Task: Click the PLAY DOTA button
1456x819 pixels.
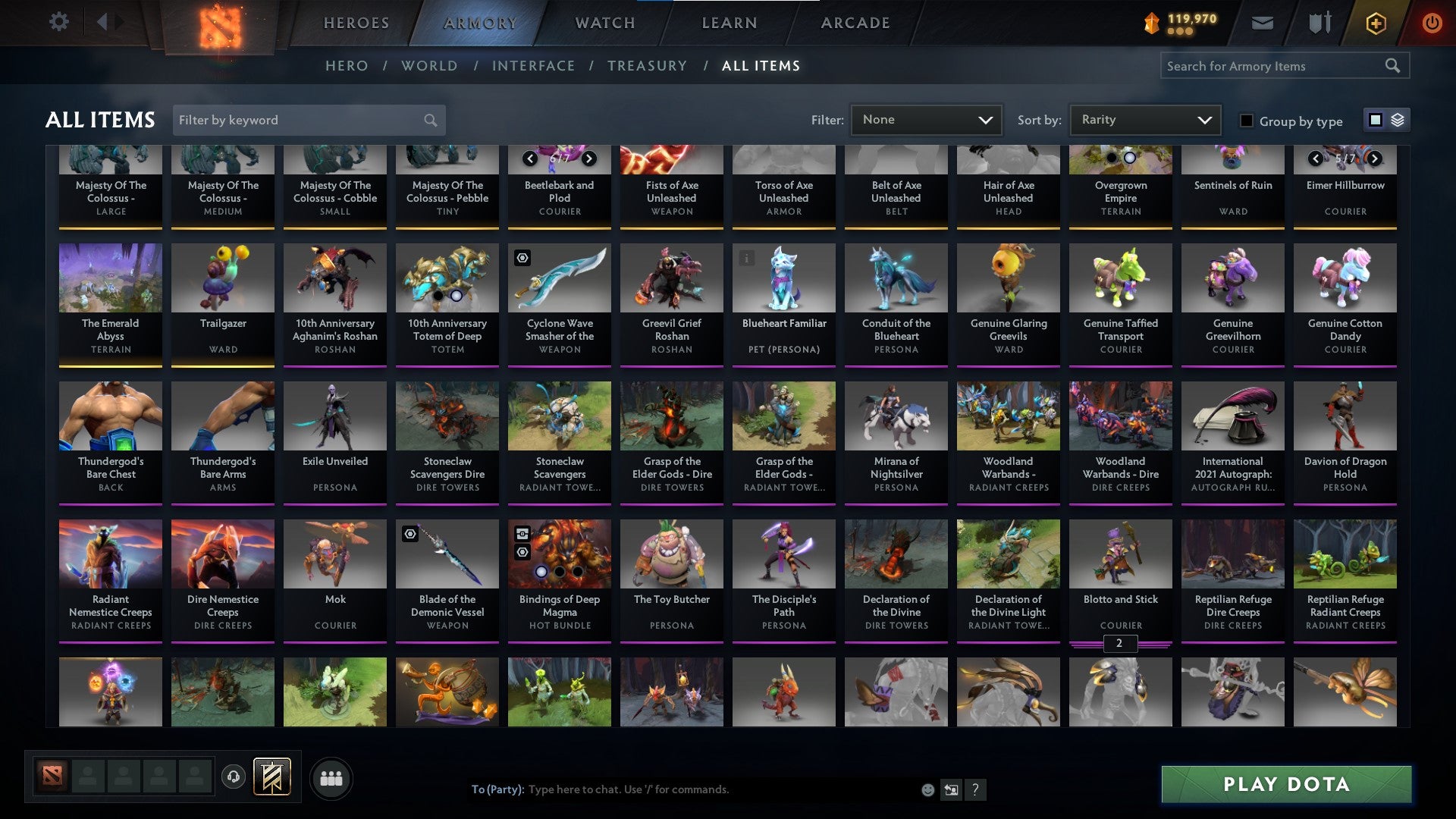Action: (x=1285, y=785)
